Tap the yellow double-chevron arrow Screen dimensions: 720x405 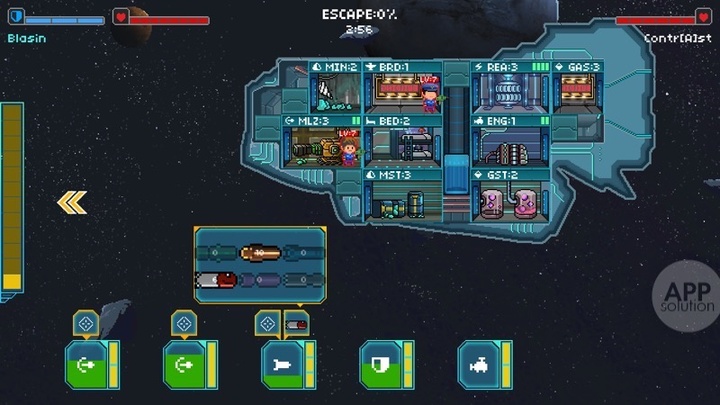point(71,203)
